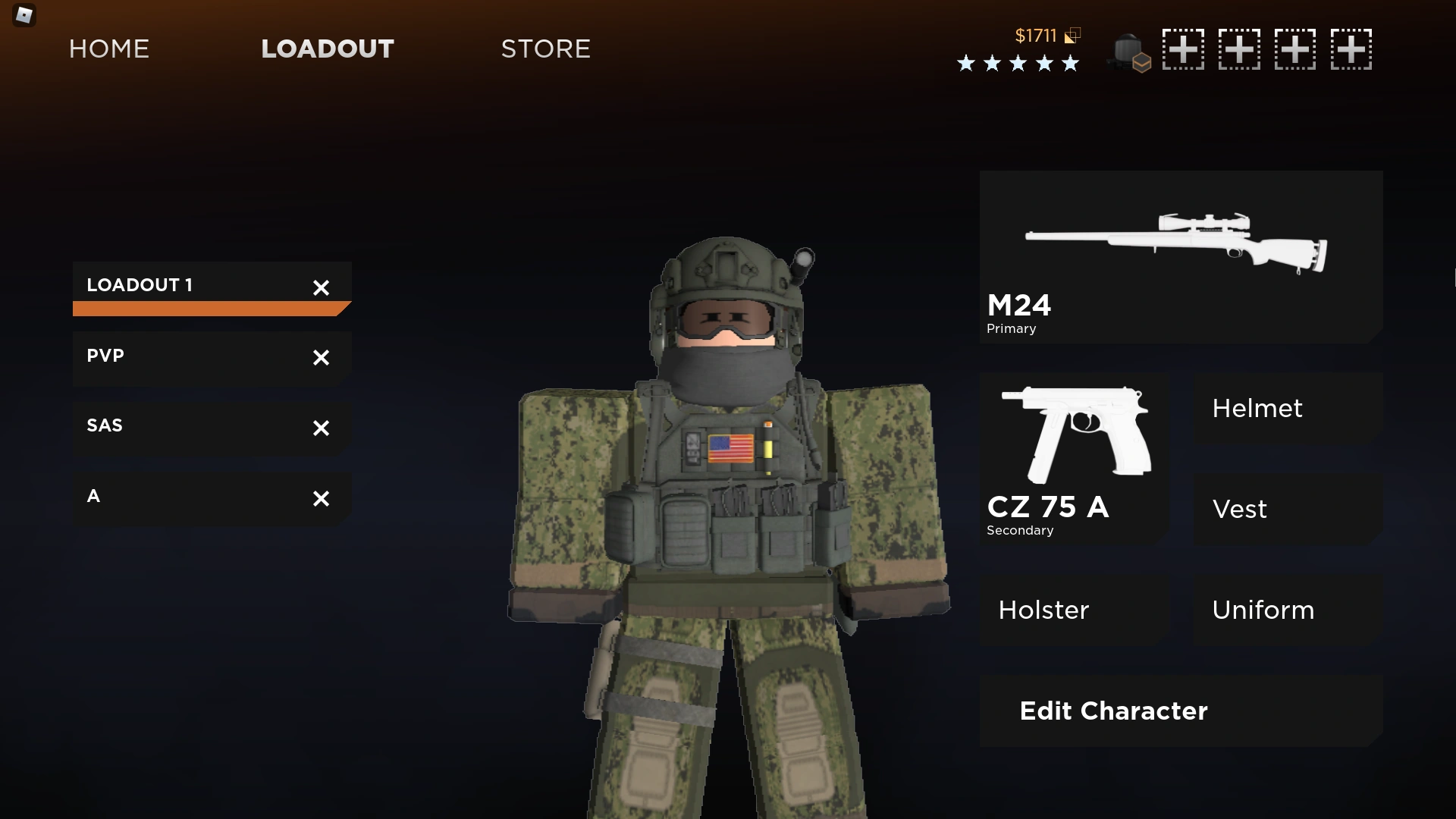Viewport: 1456px width, 819px height.
Task: Switch to the Home tab
Action: 108,49
